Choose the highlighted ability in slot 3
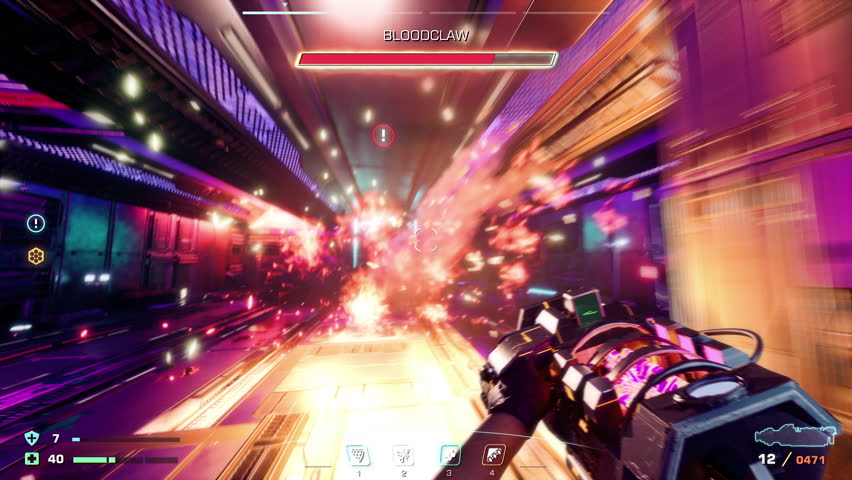Screen dimensions: 852x480 coord(450,455)
